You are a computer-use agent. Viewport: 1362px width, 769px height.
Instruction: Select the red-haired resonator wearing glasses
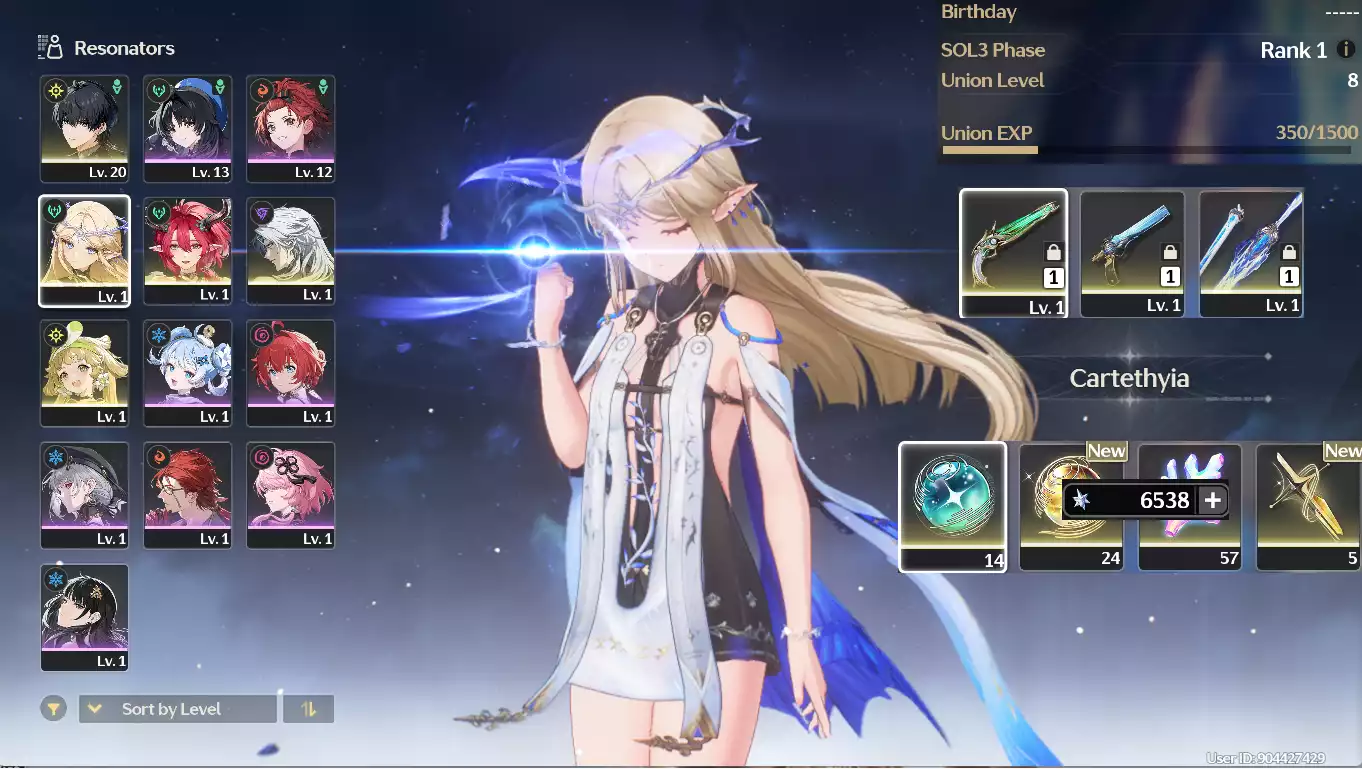(187, 494)
